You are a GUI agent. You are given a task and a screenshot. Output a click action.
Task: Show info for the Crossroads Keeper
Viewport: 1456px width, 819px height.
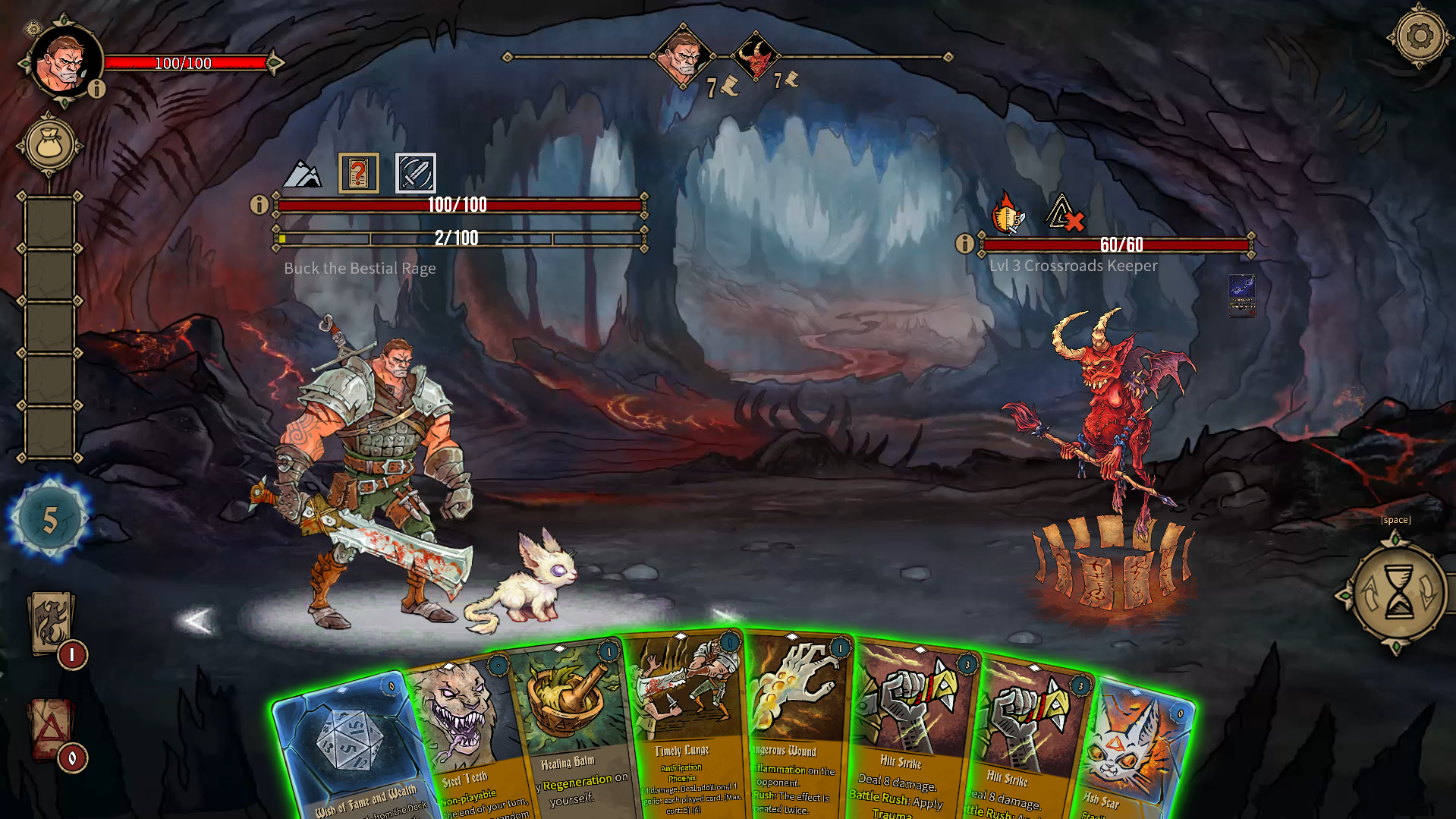coord(964,244)
